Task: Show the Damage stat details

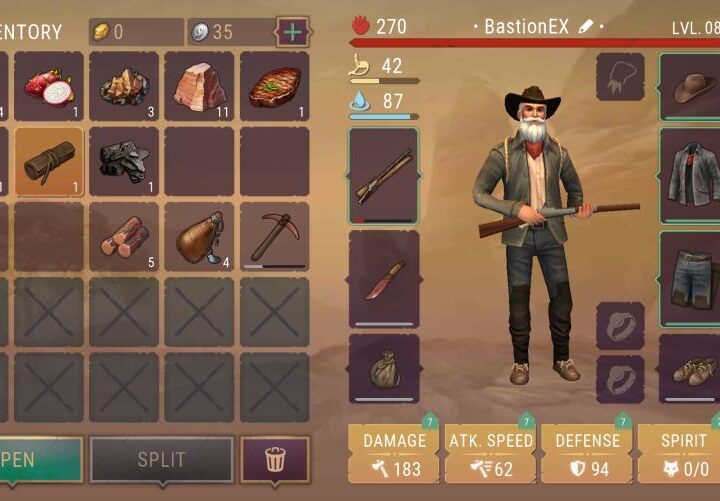Action: tap(394, 453)
